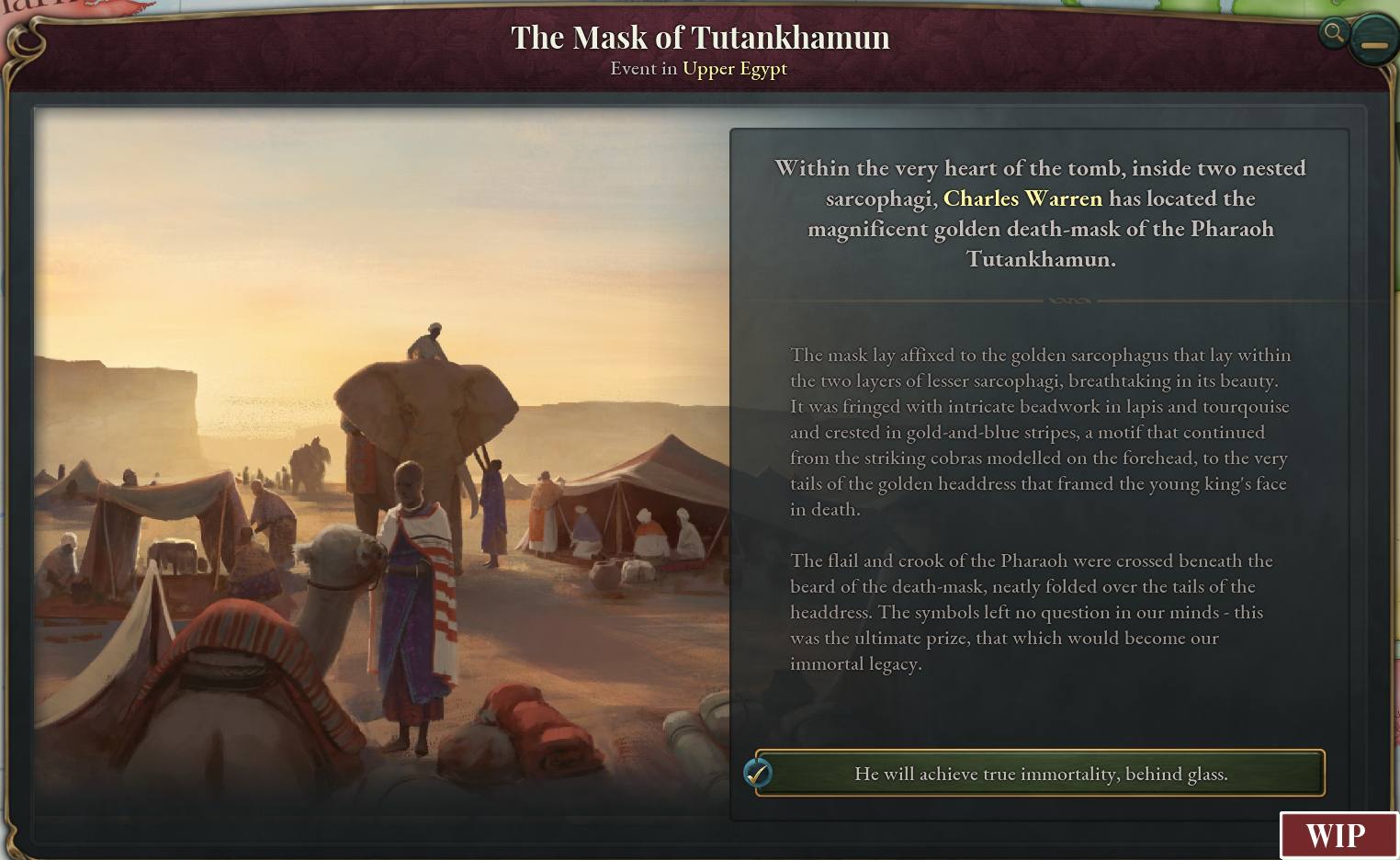This screenshot has height=860, width=1400.
Task: Minimize the event window
Action: 1373,41
